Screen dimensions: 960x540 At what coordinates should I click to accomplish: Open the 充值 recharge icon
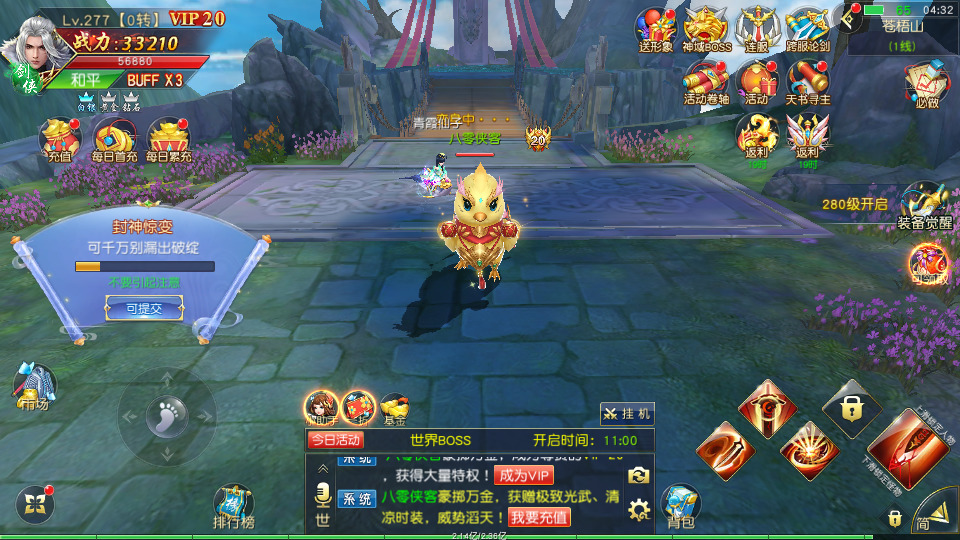[x=59, y=140]
